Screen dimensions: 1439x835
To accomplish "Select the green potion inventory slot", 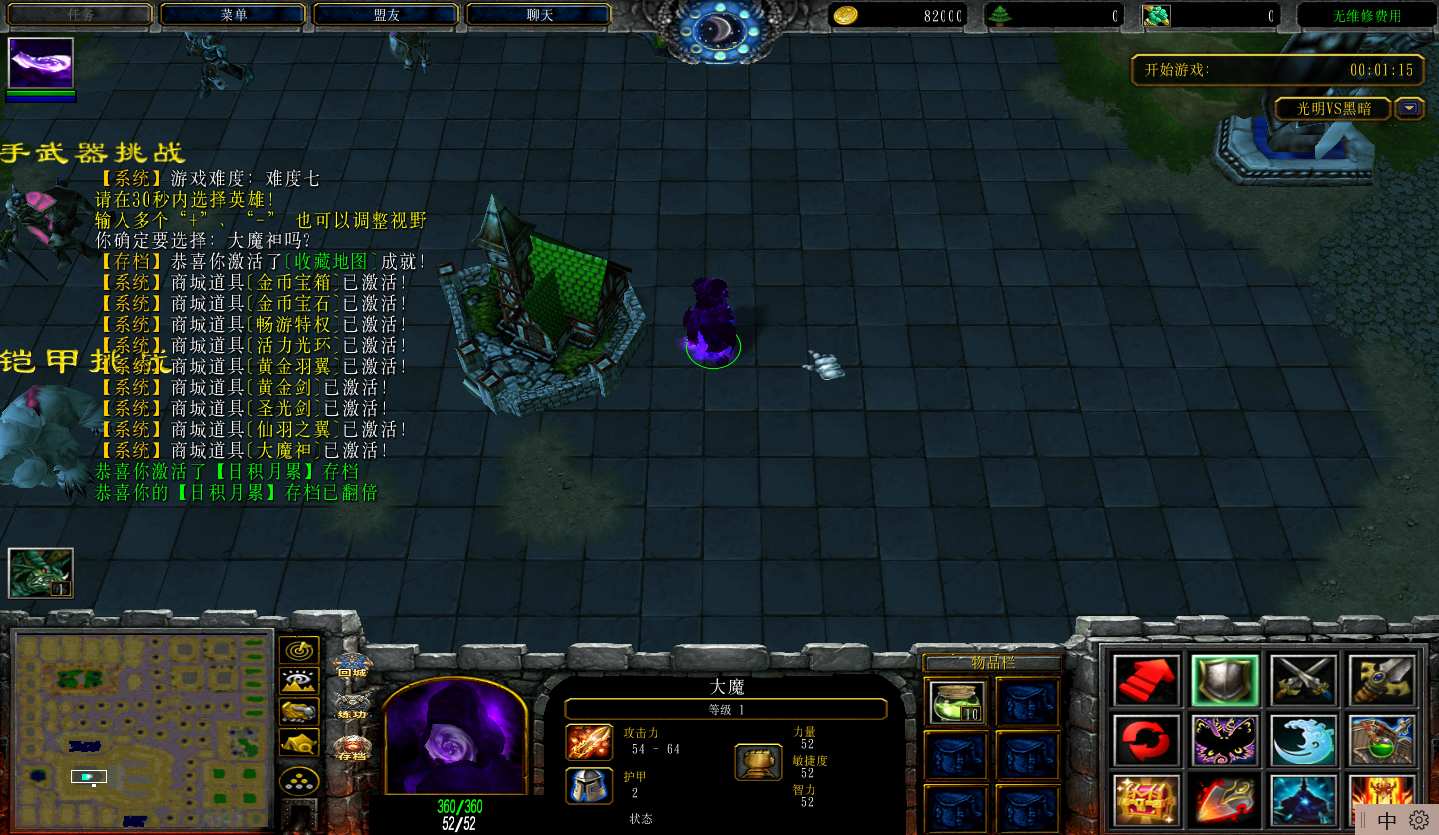I will pos(956,702).
